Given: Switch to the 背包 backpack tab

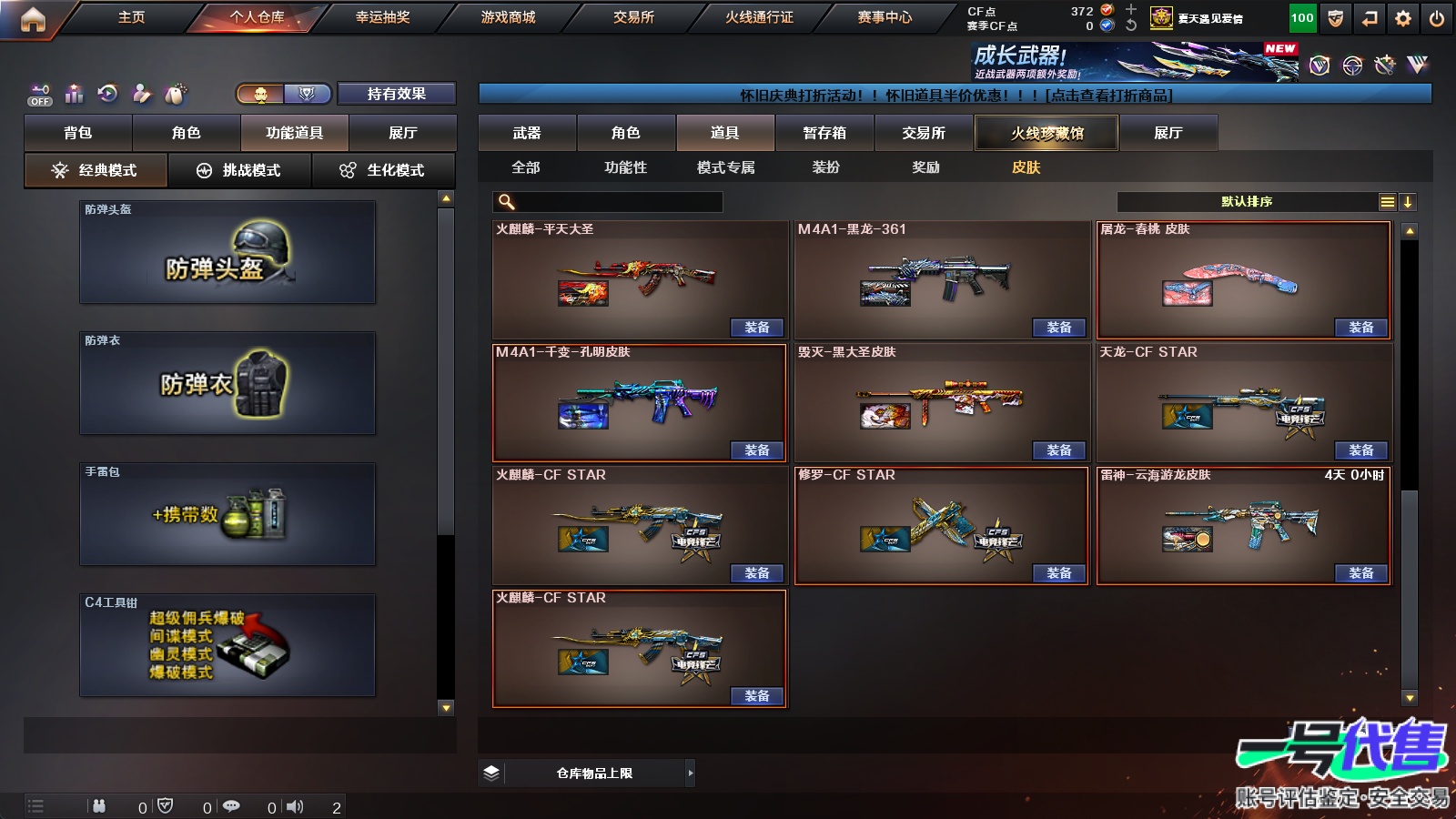Looking at the screenshot, I should coord(78,133).
